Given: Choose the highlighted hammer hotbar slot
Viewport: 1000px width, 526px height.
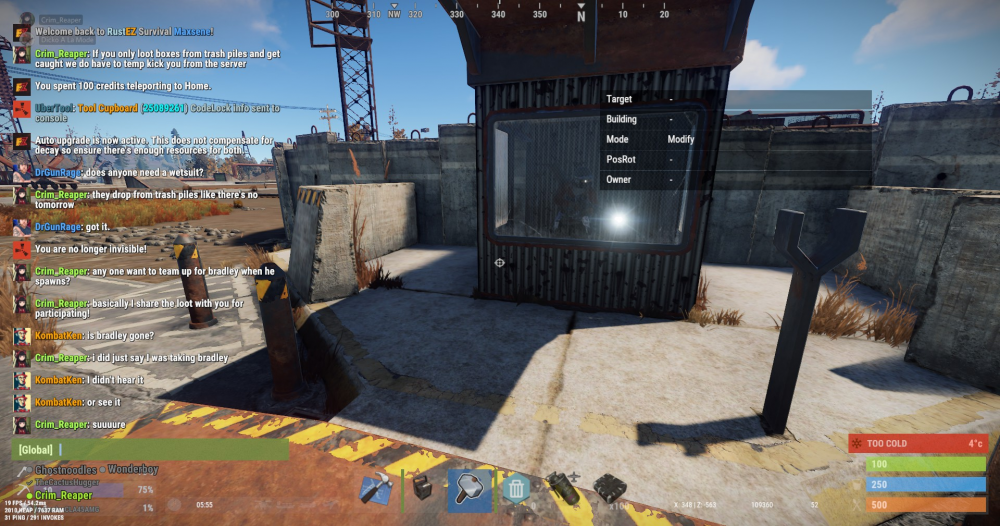Looking at the screenshot, I should 469,489.
